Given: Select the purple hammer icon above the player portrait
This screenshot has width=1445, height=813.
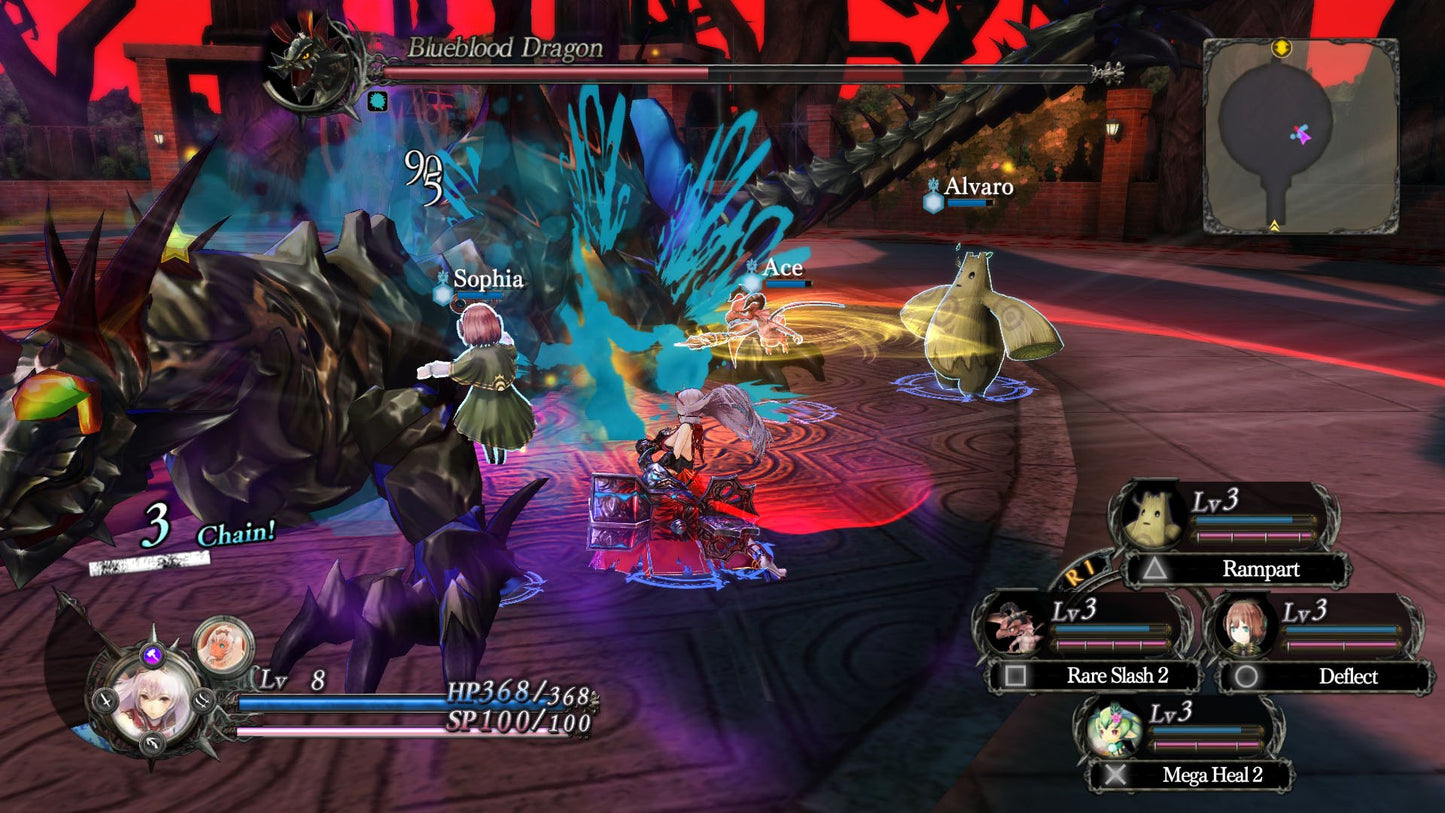Looking at the screenshot, I should (152, 656).
